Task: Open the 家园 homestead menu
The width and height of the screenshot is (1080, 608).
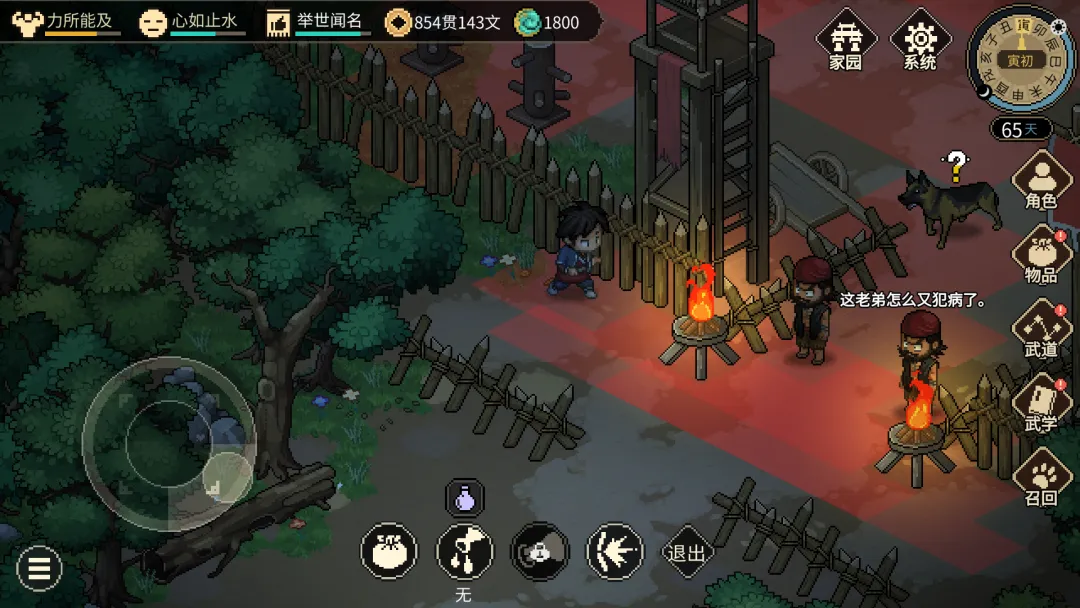Action: pos(846,42)
